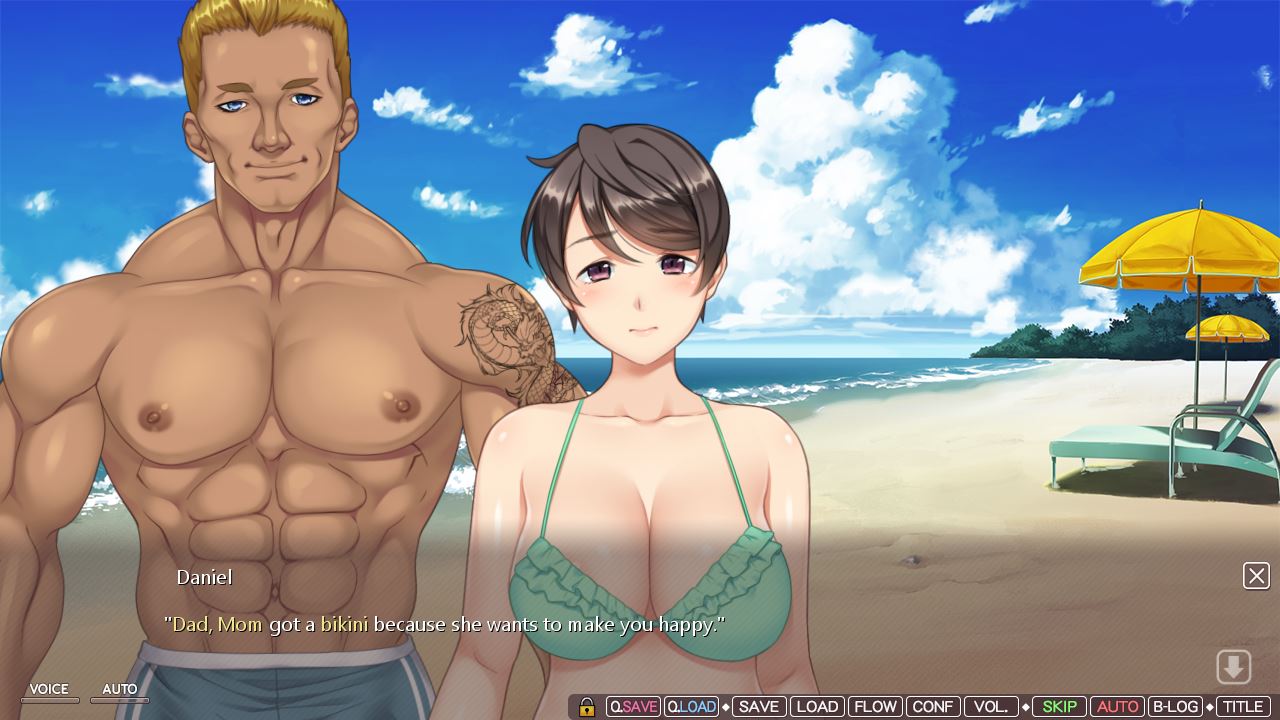Open the LOAD screen

click(818, 706)
